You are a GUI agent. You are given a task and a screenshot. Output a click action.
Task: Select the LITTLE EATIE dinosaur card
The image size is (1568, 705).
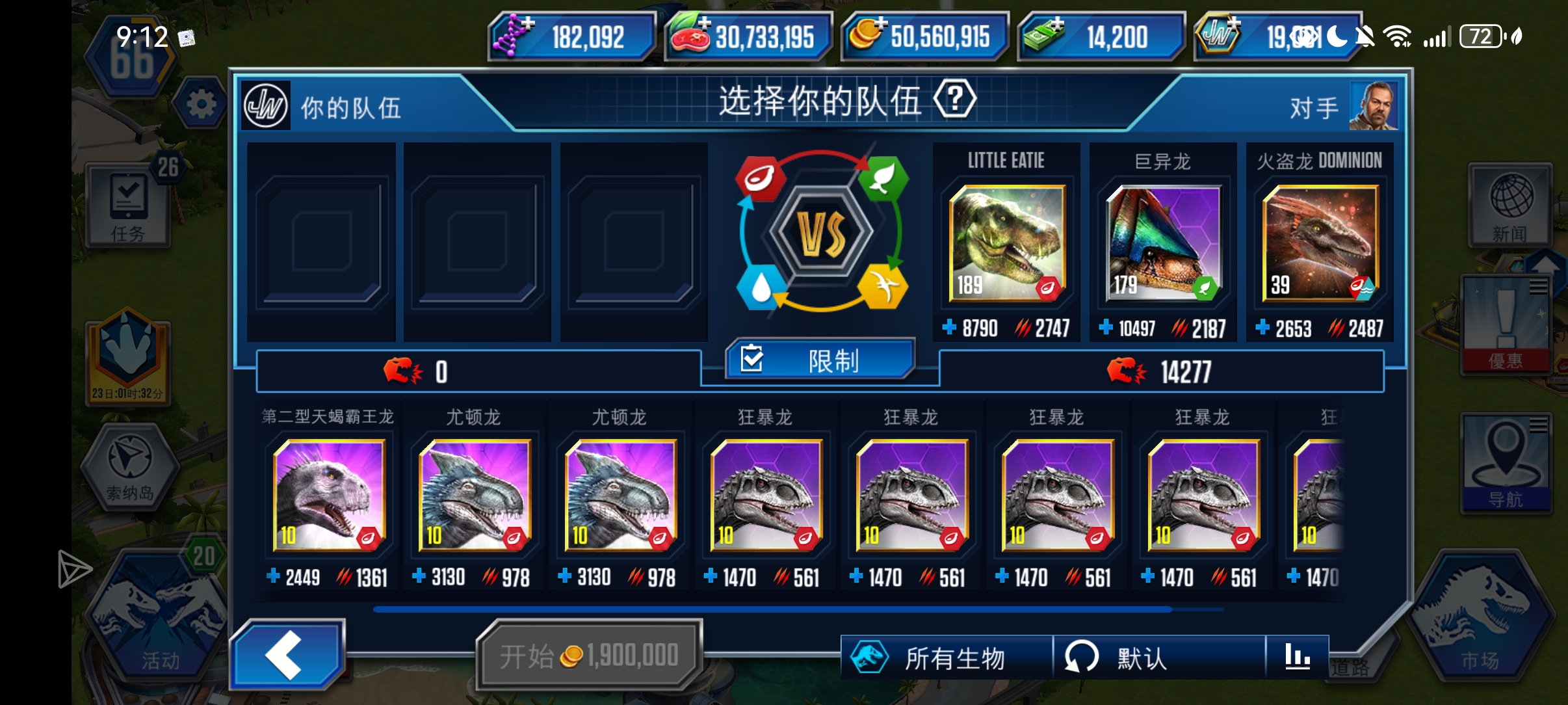click(x=1006, y=244)
